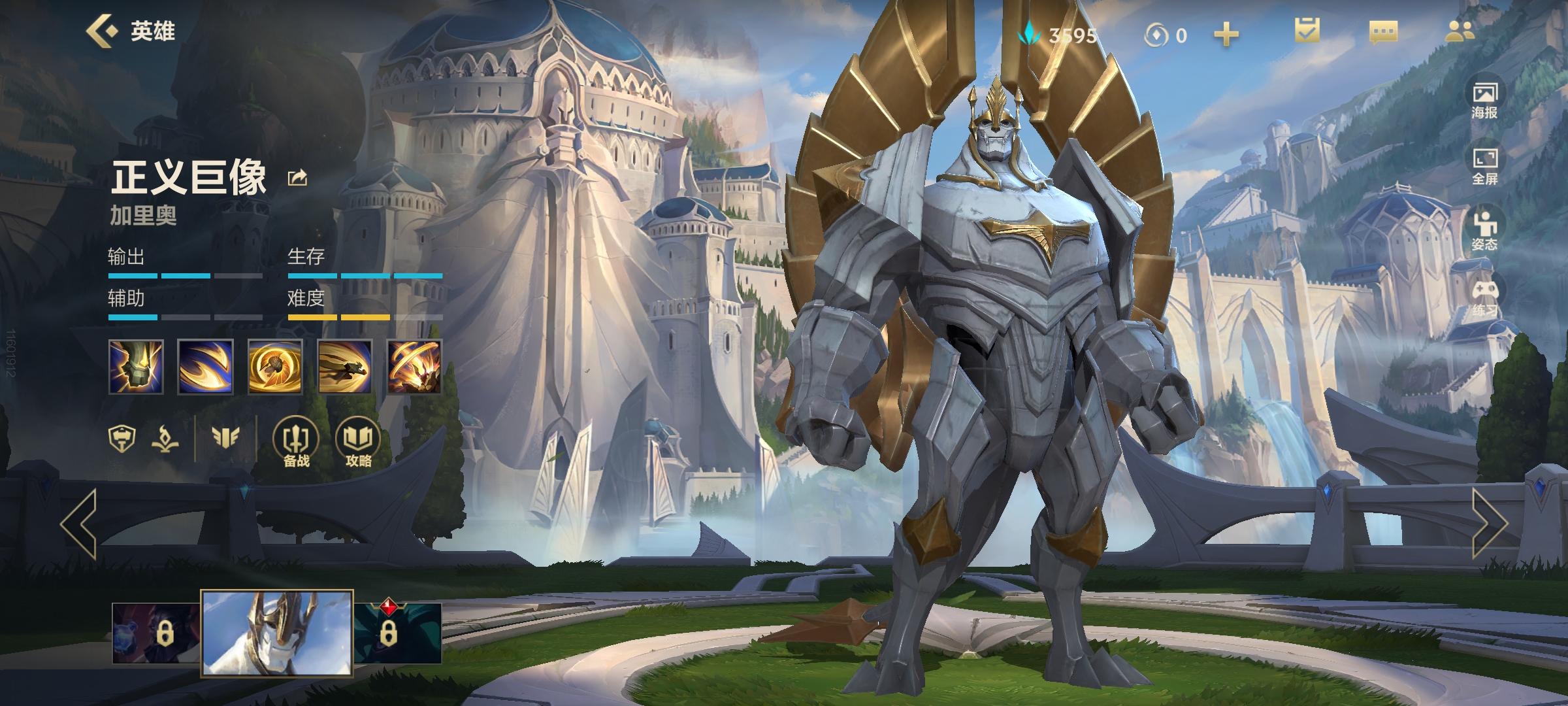Share the 正义巨像 champion page
Screen dimensions: 1568x706
tap(298, 178)
